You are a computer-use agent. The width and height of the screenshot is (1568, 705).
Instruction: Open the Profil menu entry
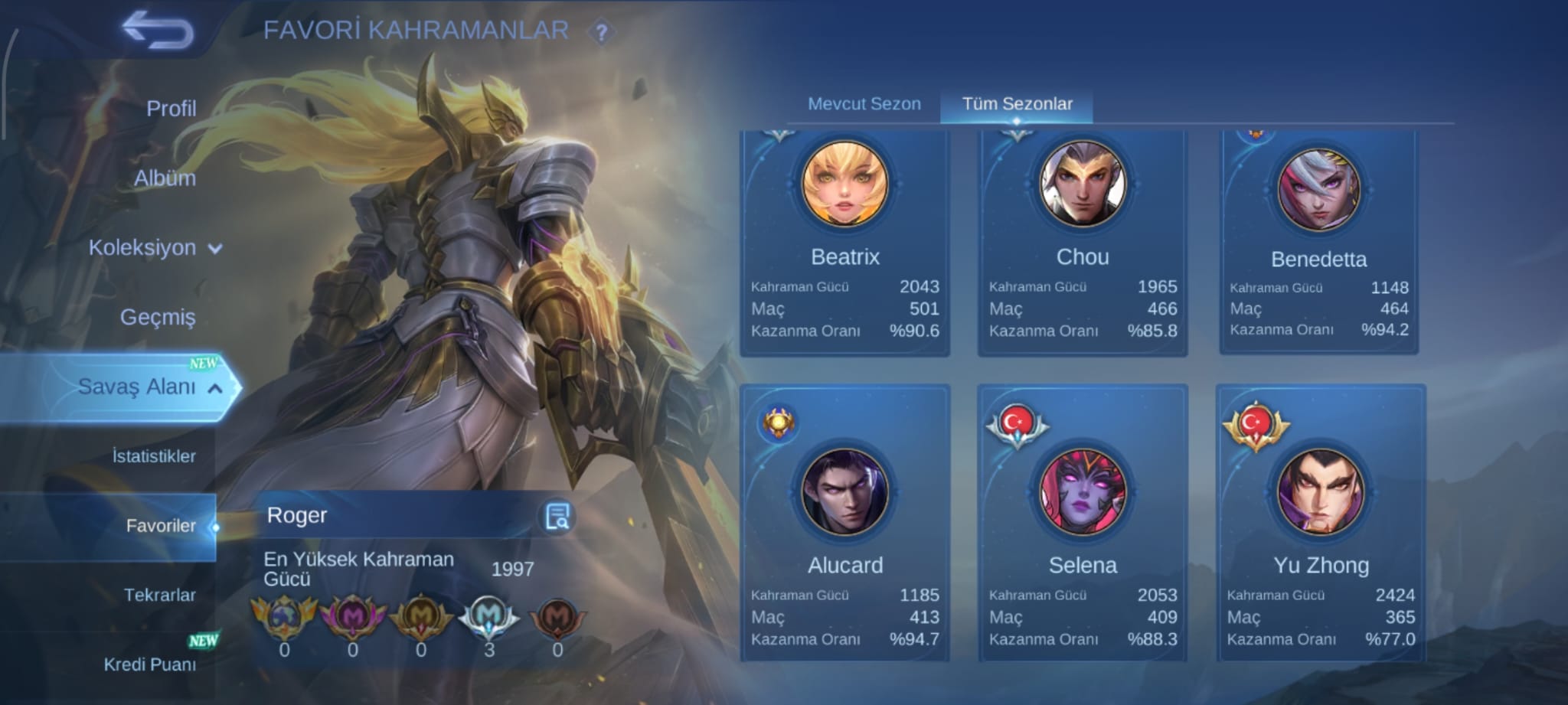pos(171,109)
